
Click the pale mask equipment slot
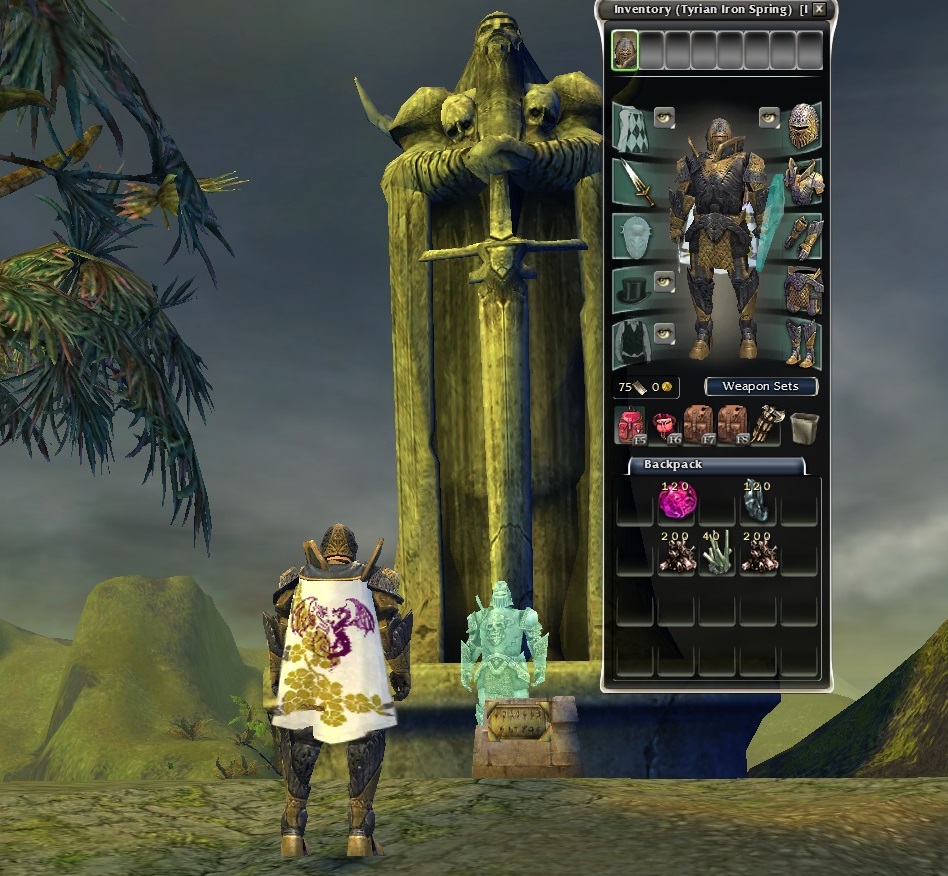click(630, 237)
